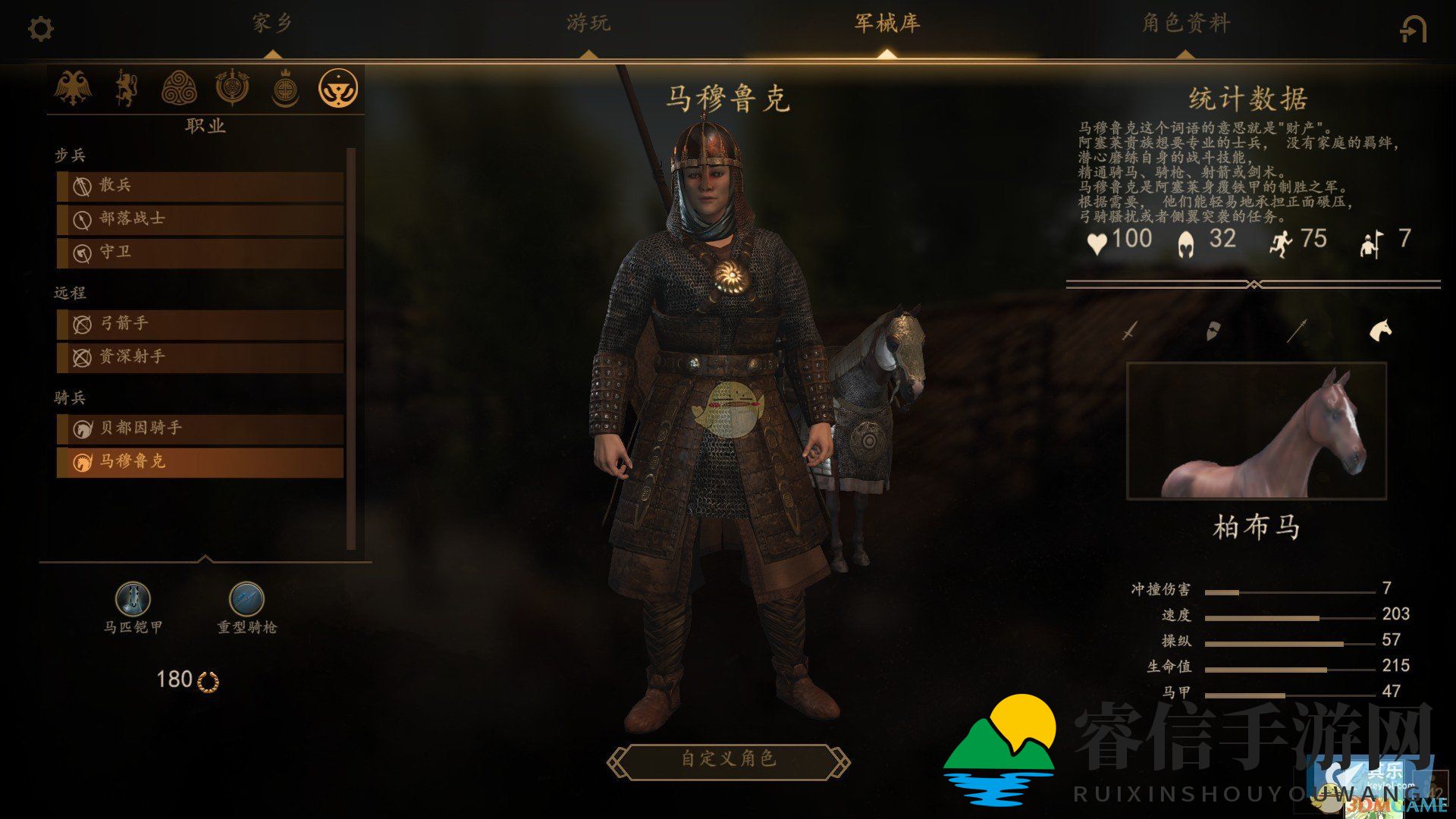Click the exit arrow icon
Image resolution: width=1456 pixels, height=819 pixels.
click(x=1412, y=30)
